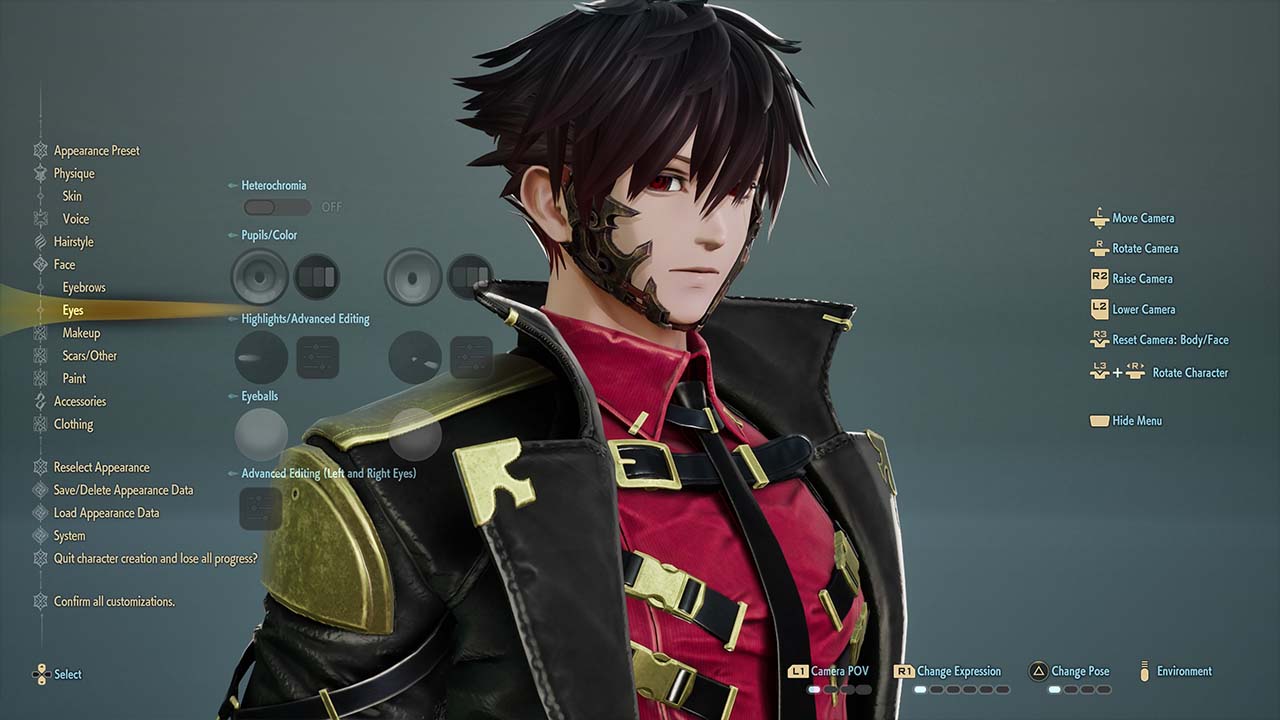Go to the Accessories category
The image size is (1280, 720).
point(79,402)
